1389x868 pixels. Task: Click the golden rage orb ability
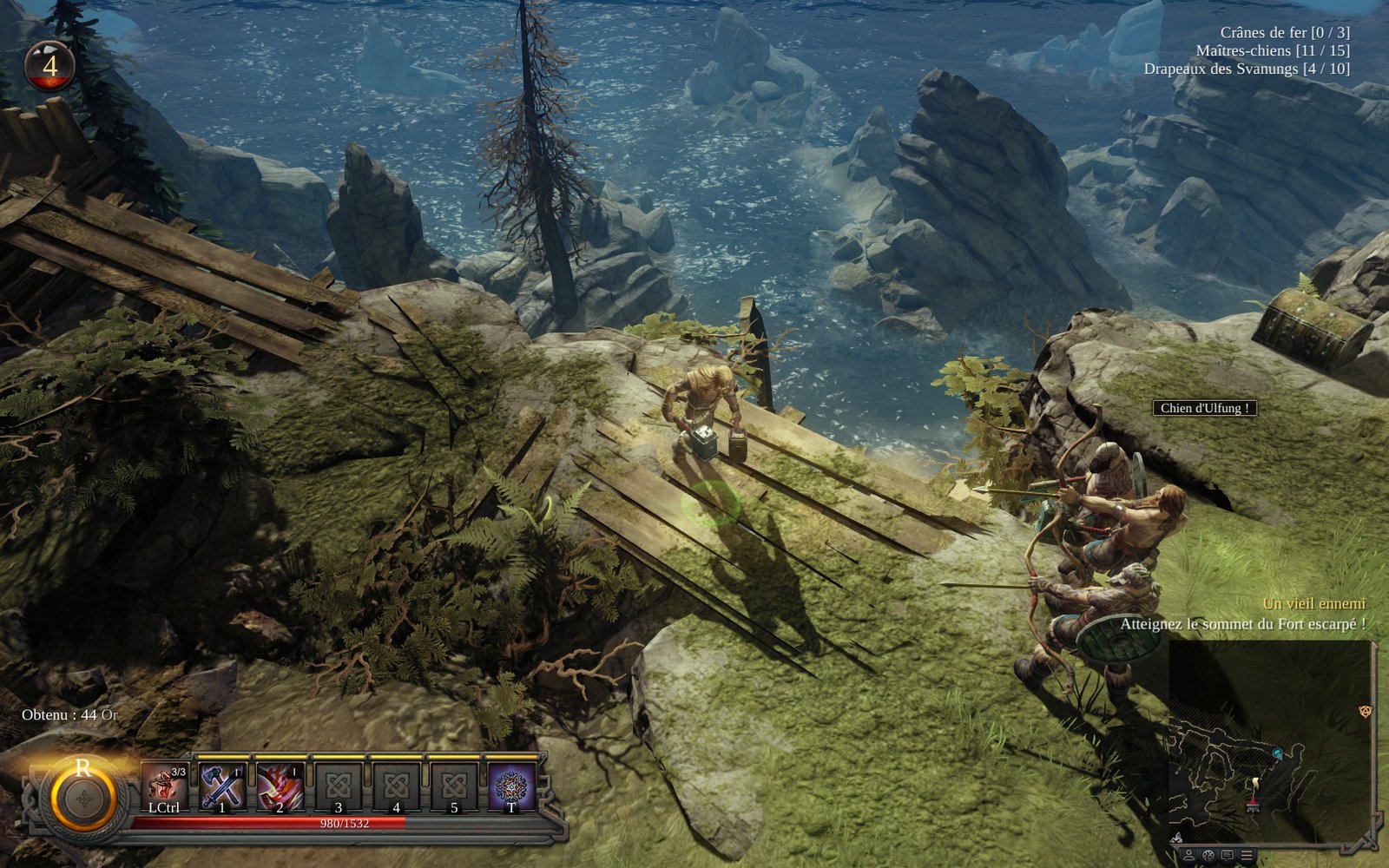(83, 797)
